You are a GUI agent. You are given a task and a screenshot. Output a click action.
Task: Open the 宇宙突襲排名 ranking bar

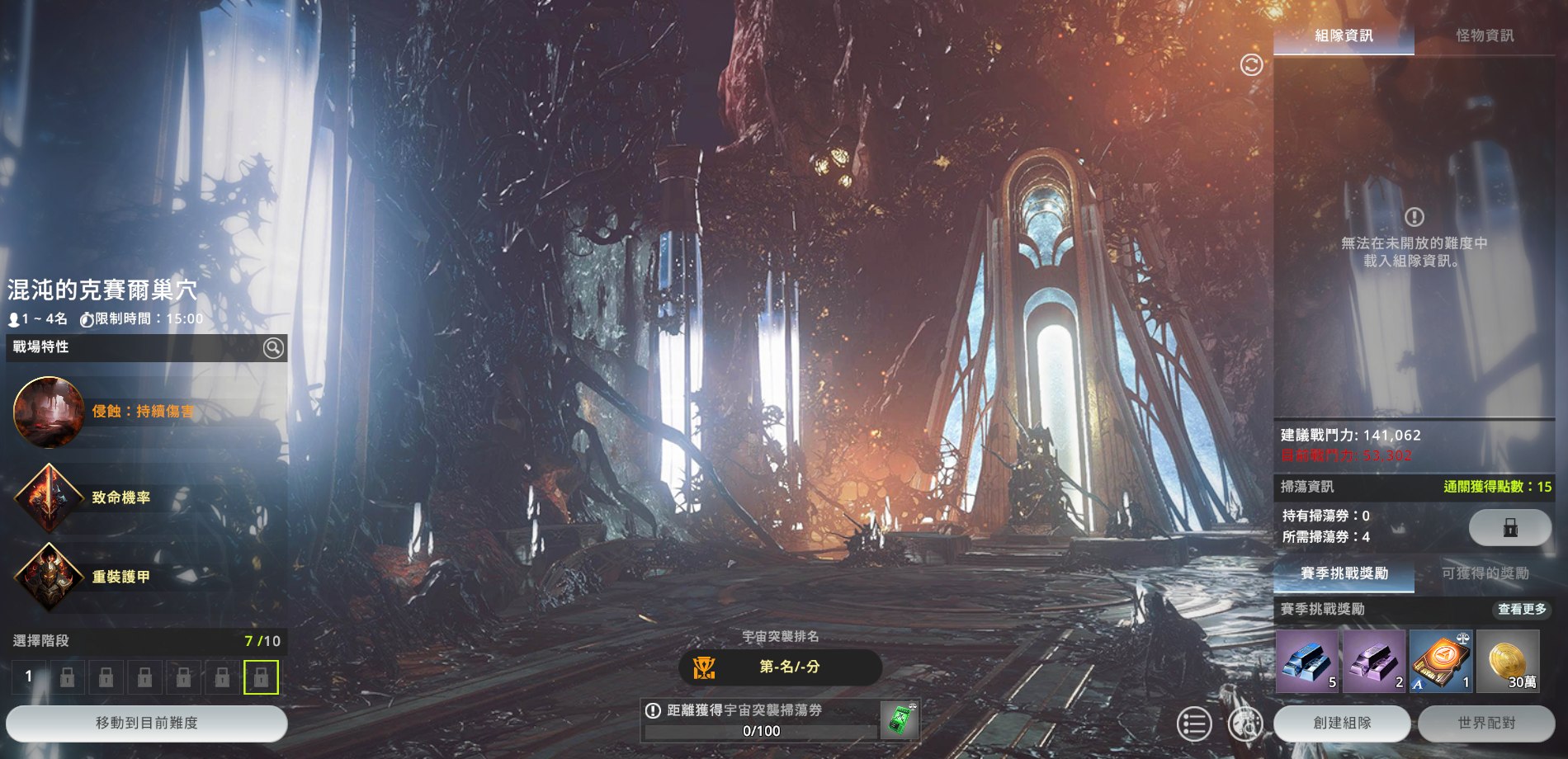(780, 667)
